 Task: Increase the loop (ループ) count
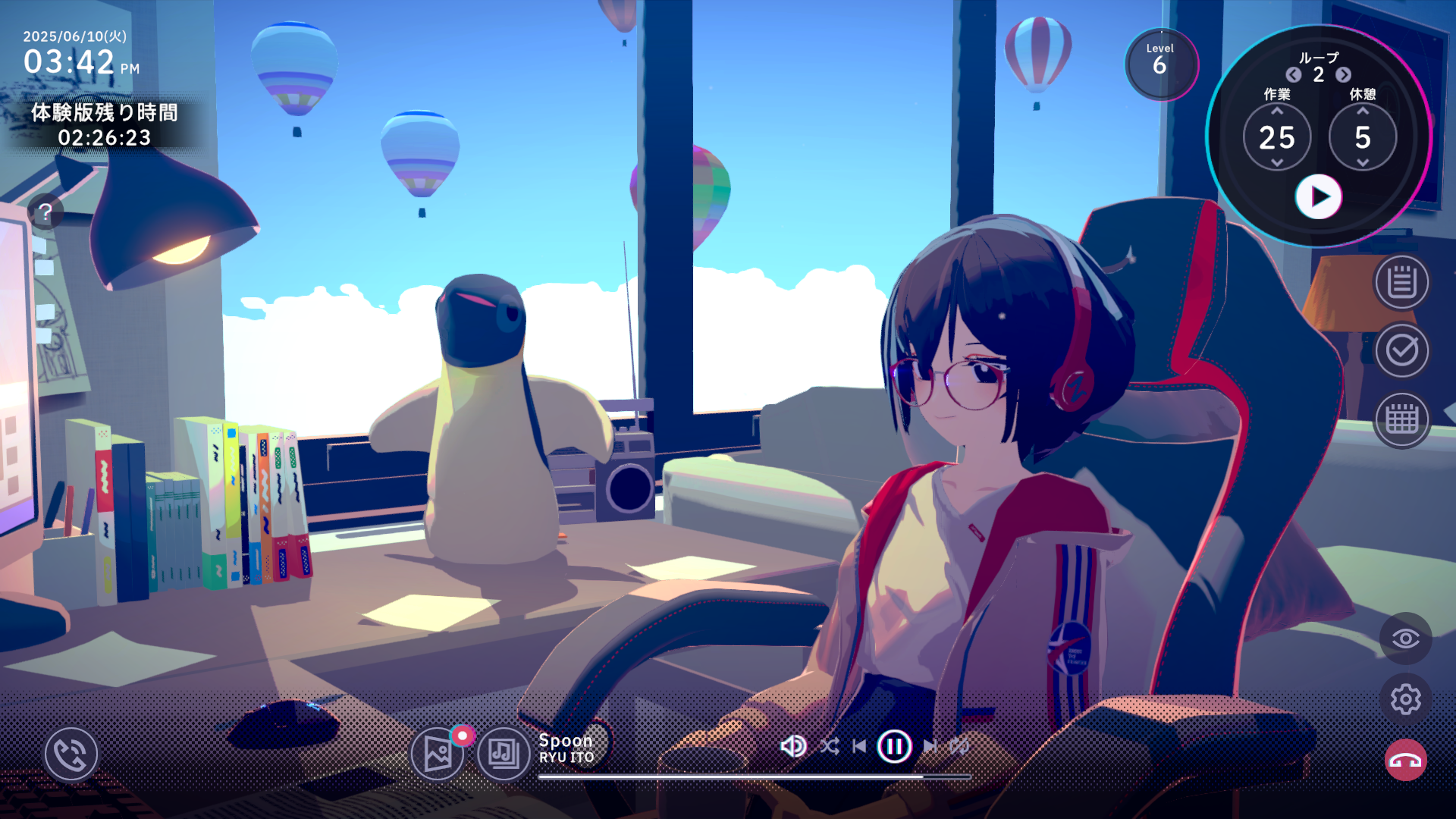pyautogui.click(x=1343, y=74)
